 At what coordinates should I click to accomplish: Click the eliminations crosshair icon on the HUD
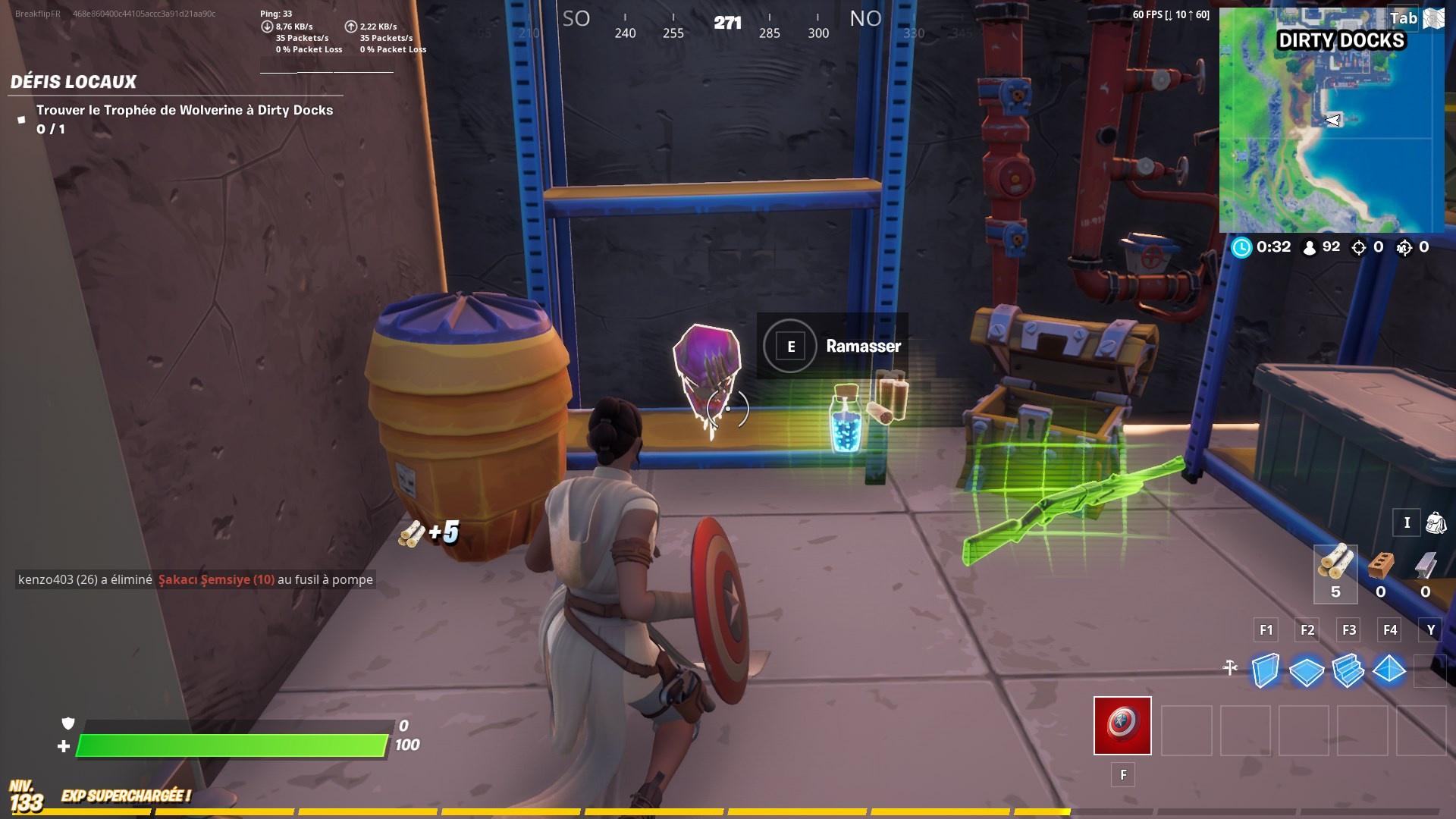(1360, 246)
